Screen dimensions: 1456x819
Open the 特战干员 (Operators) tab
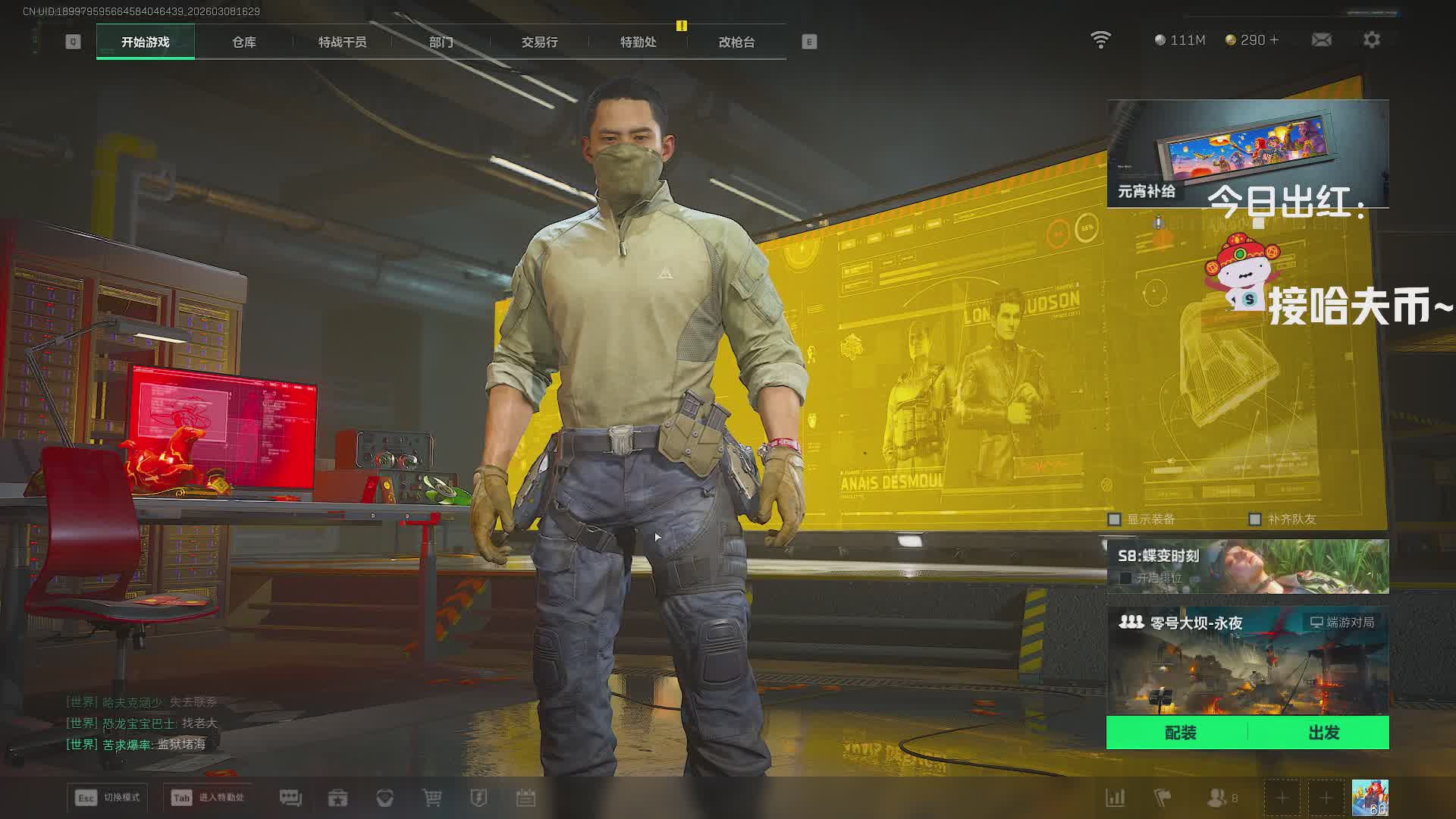coord(342,42)
